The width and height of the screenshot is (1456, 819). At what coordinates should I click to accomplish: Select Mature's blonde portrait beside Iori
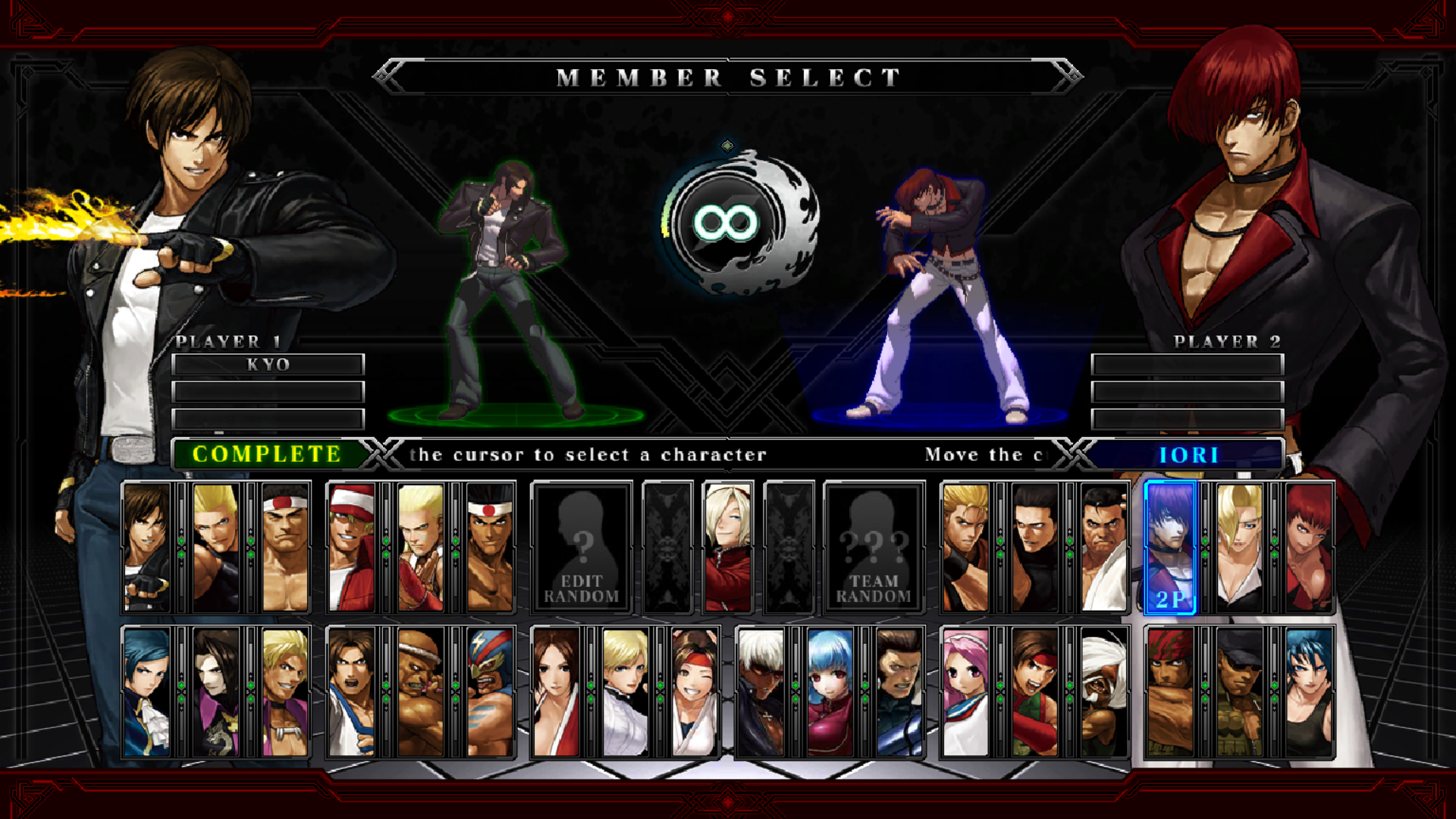coord(1242,546)
